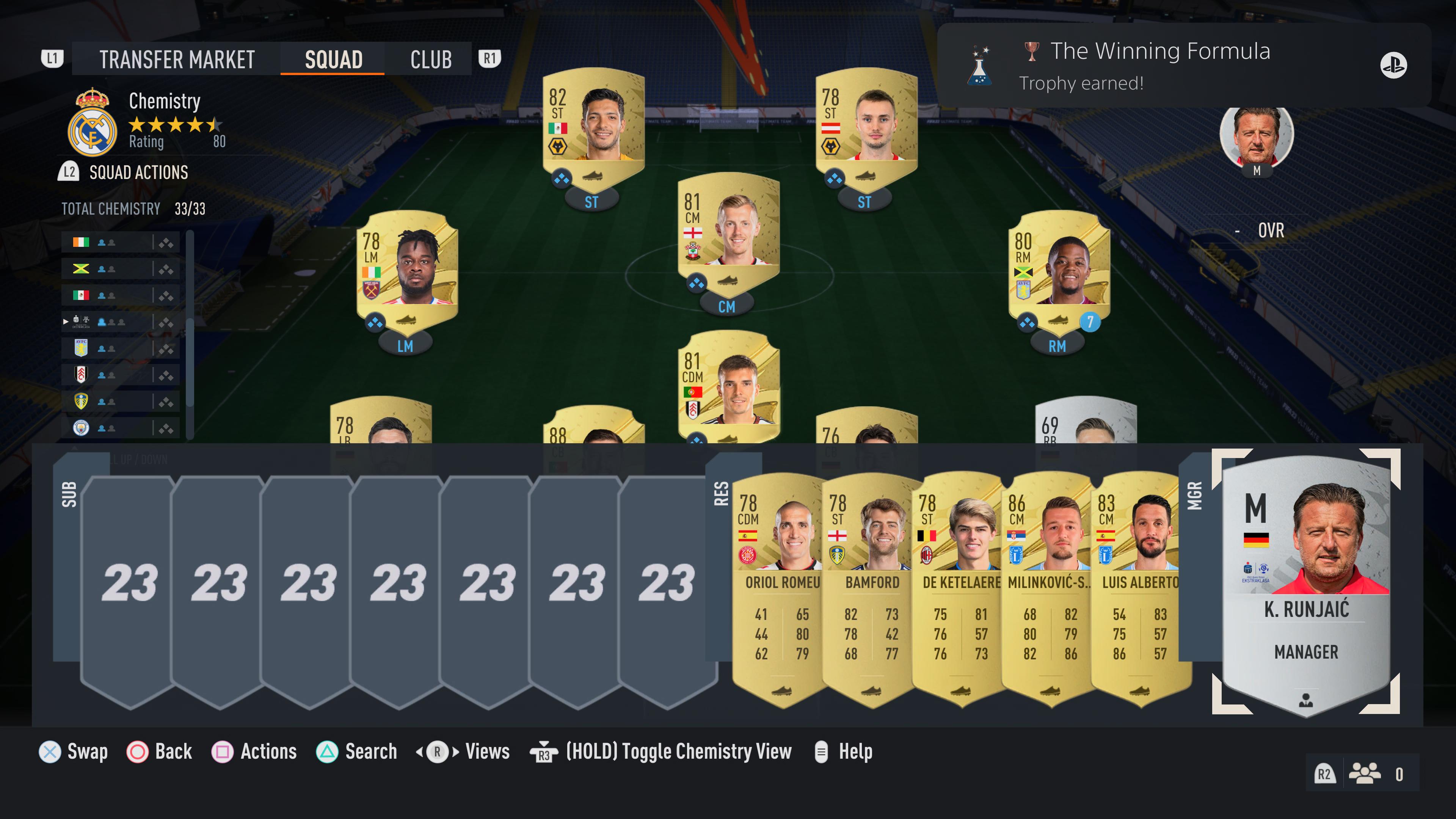Activate the Search action
Screen dimensions: 1456x819
click(327, 752)
